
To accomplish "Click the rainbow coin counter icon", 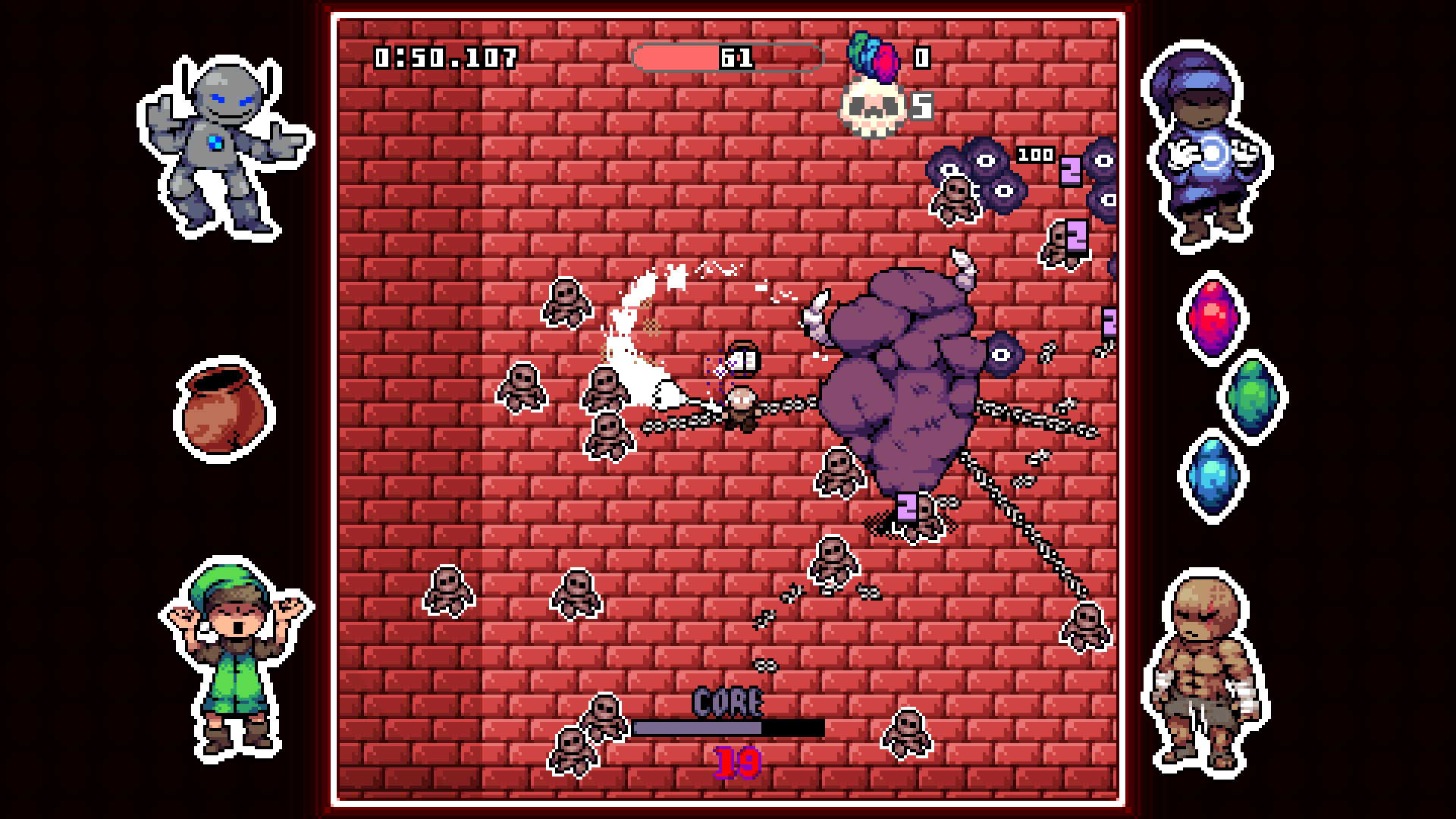I will coord(874,59).
